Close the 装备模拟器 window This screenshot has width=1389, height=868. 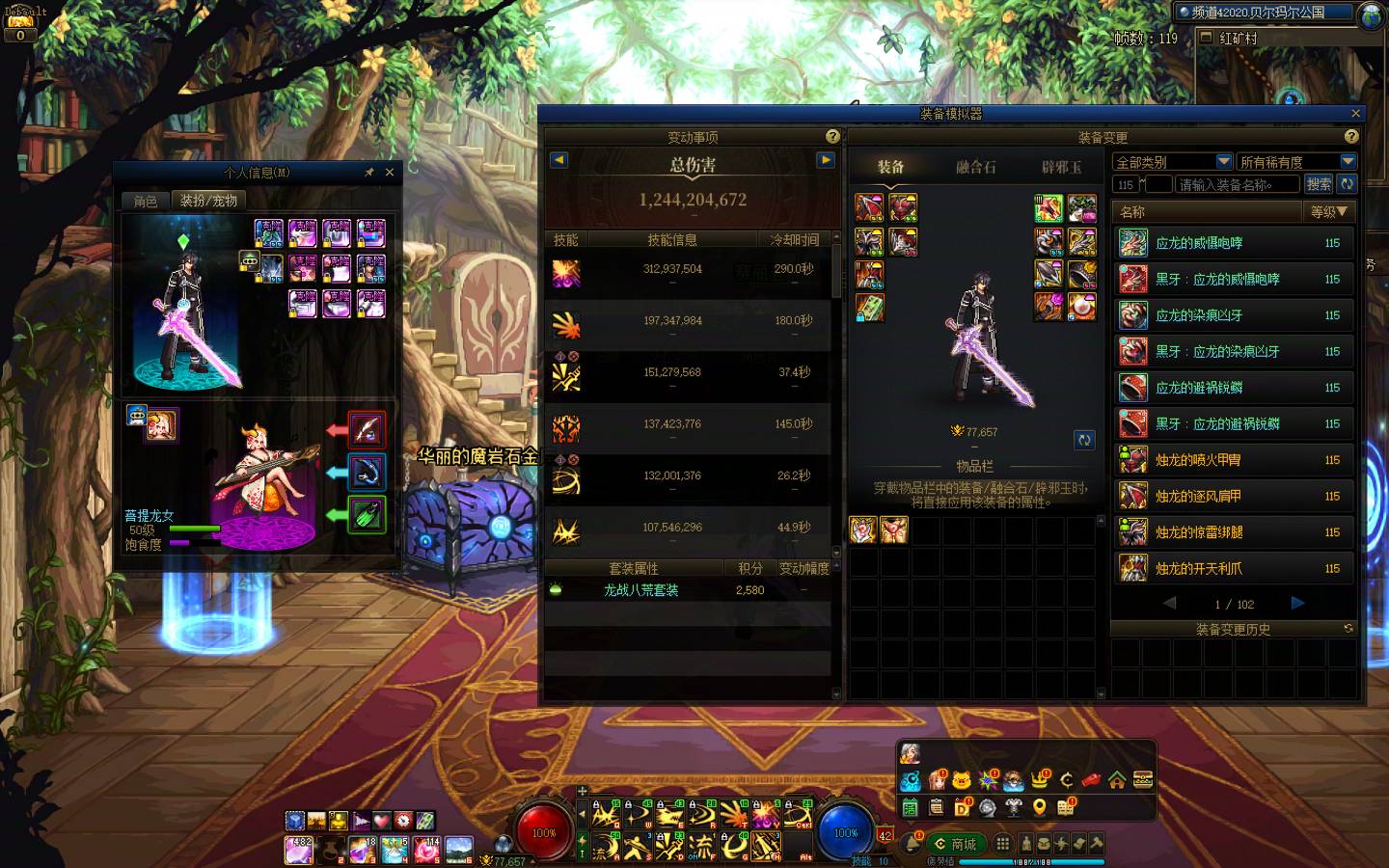[1355, 114]
